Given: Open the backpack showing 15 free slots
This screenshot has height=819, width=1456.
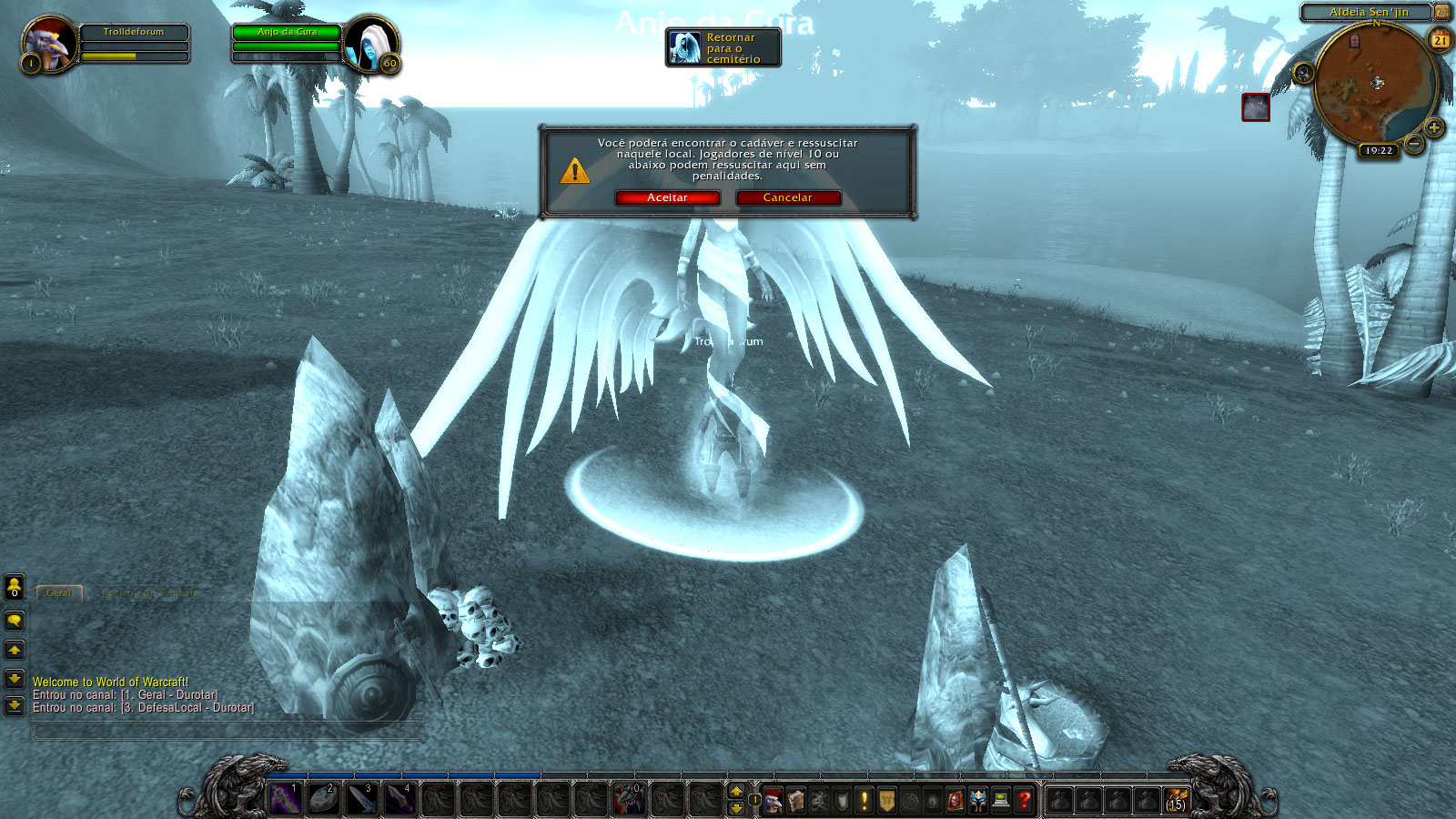Looking at the screenshot, I should (1177, 800).
